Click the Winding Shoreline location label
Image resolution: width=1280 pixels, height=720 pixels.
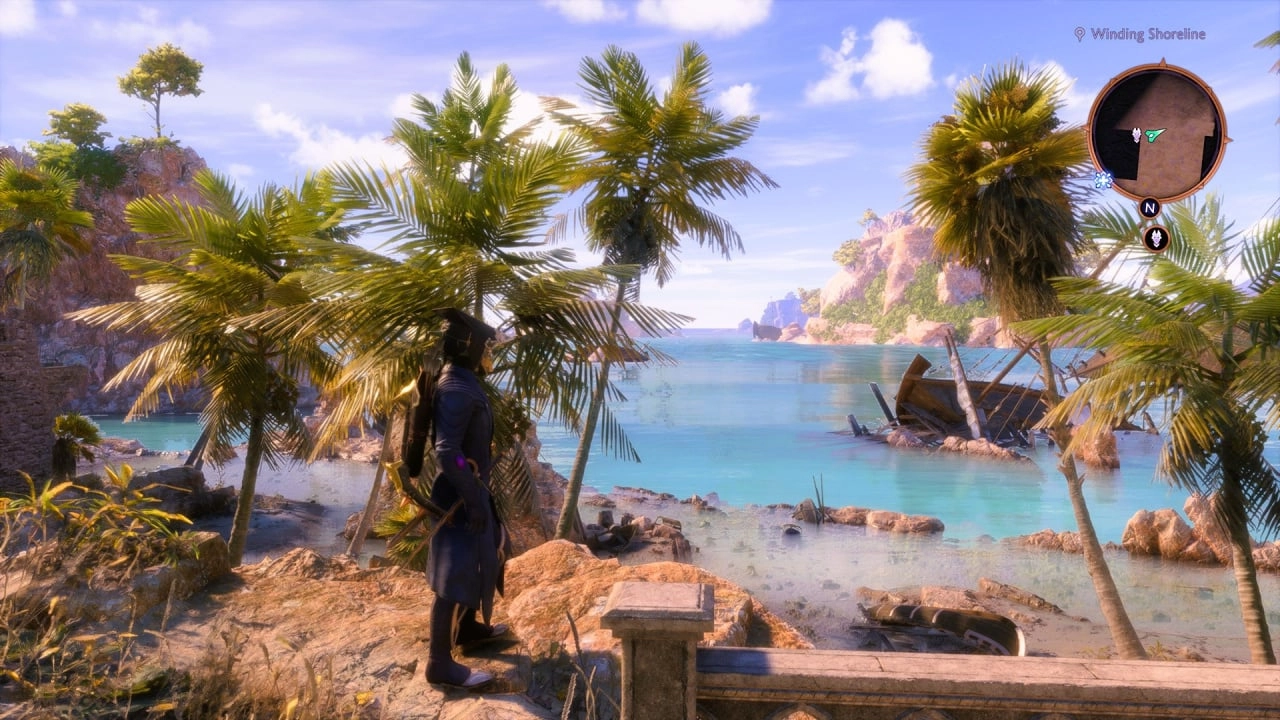[x=1147, y=34]
